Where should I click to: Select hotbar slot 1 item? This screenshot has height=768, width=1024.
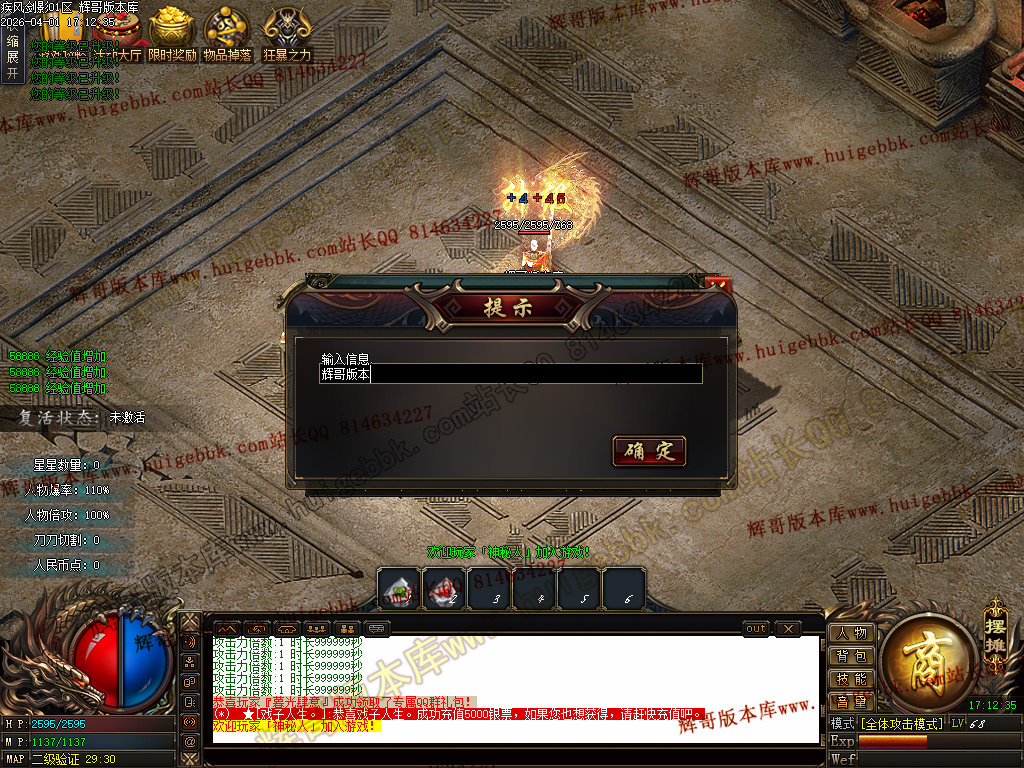[400, 589]
